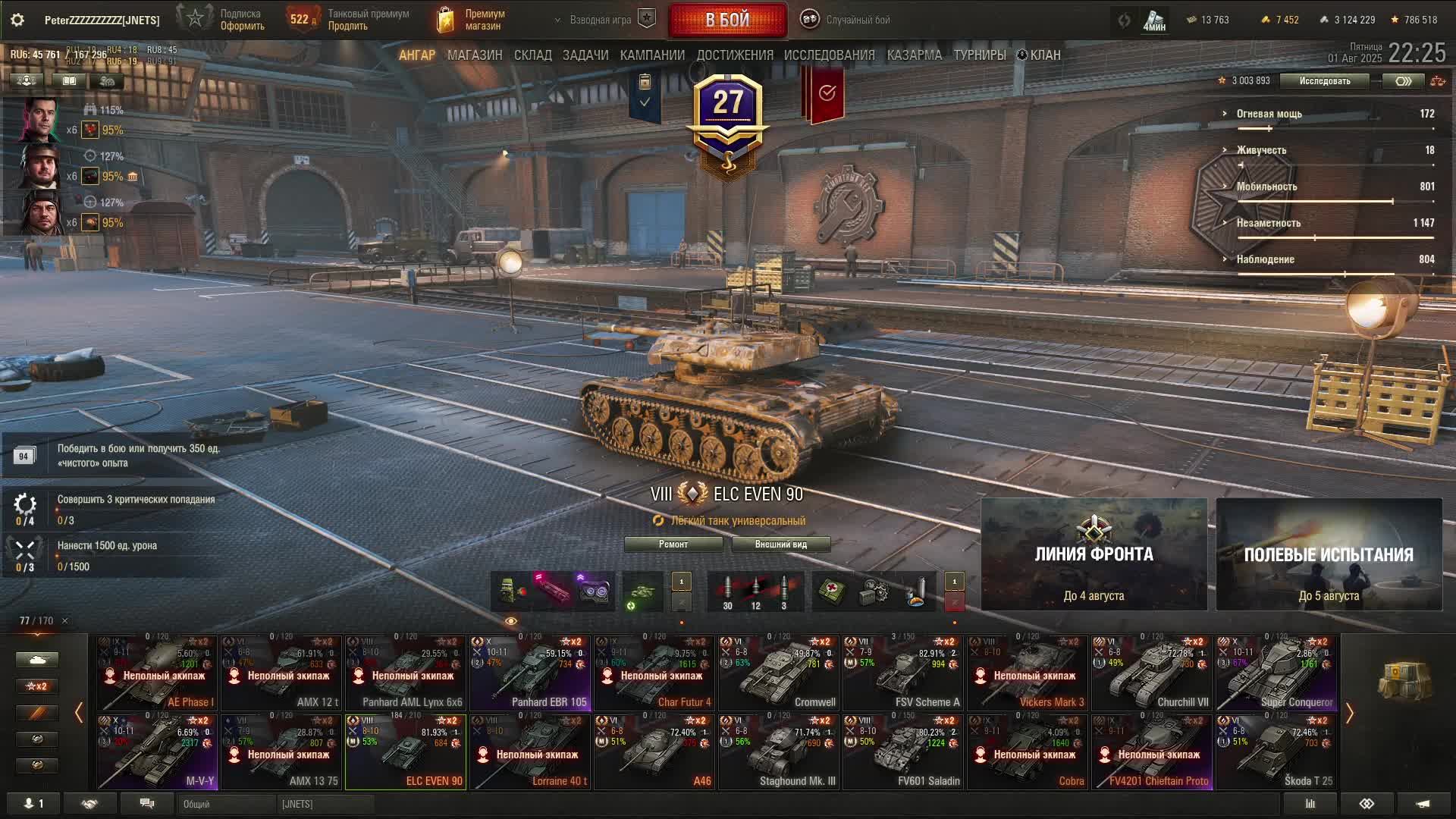Open the Случайный бой battle mode selector
The width and height of the screenshot is (1456, 819).
847,20
